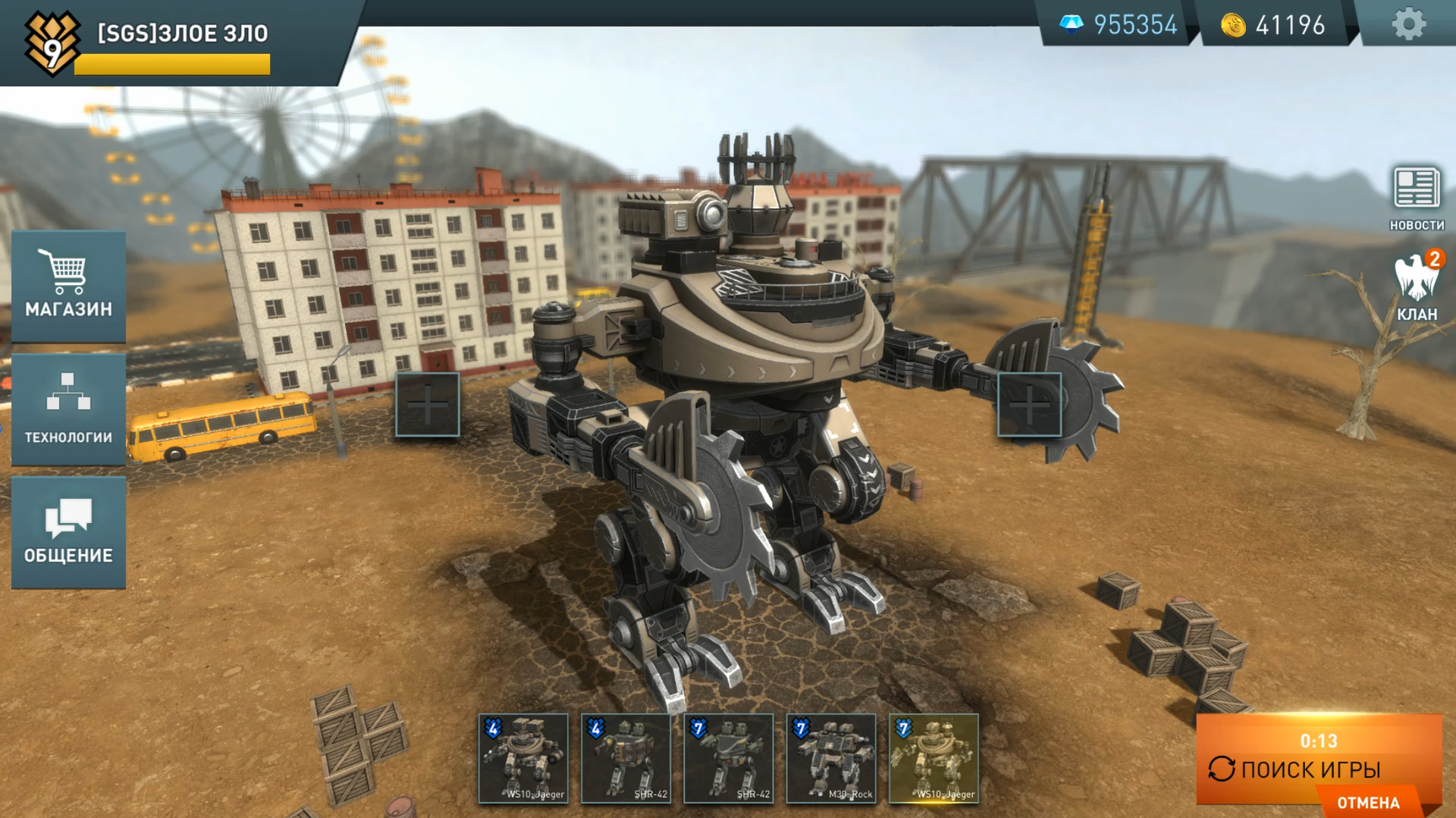Open the ОБЩЕНИЕ chat panel

69,531
